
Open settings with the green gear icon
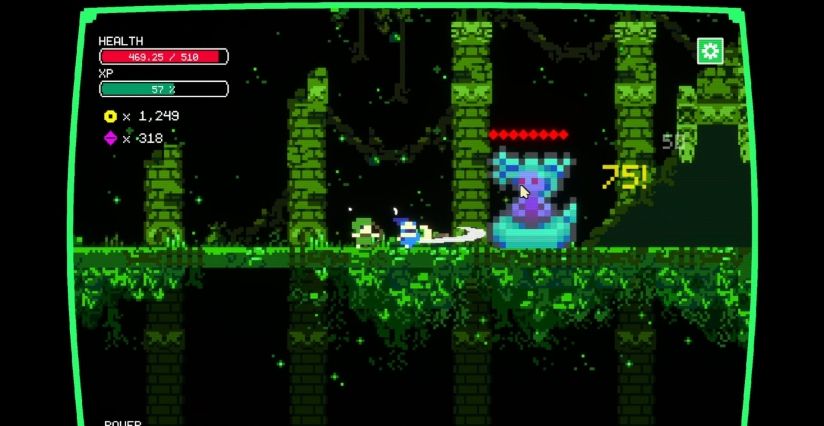pos(710,51)
